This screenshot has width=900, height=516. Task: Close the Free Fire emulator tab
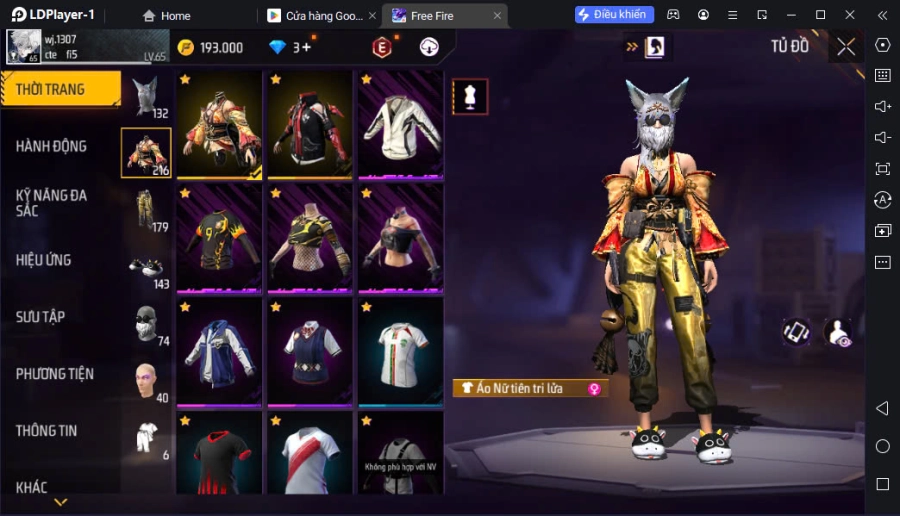pyautogui.click(x=497, y=16)
